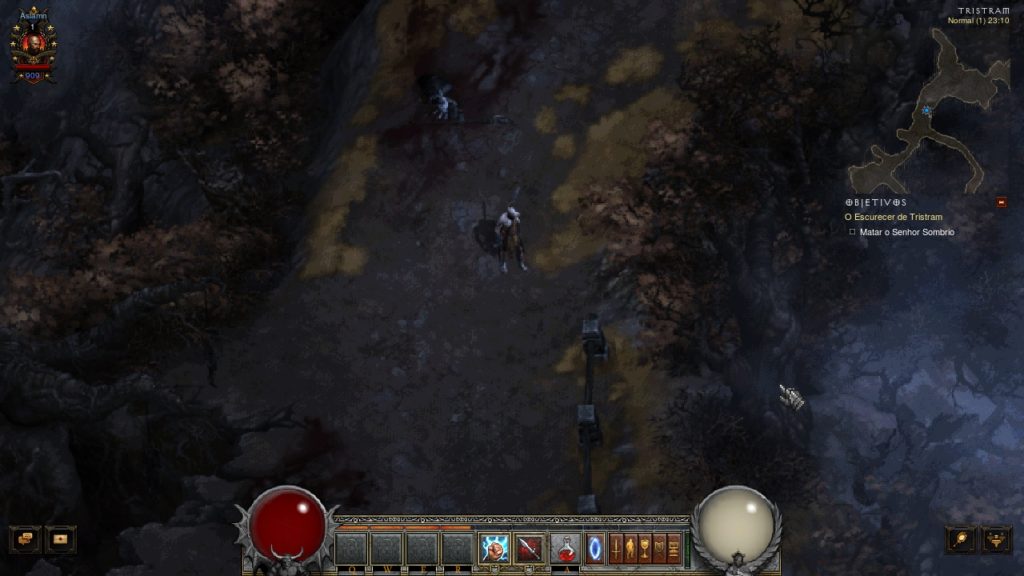
Task: Click the golden brazier icon button
Action: coord(997,539)
